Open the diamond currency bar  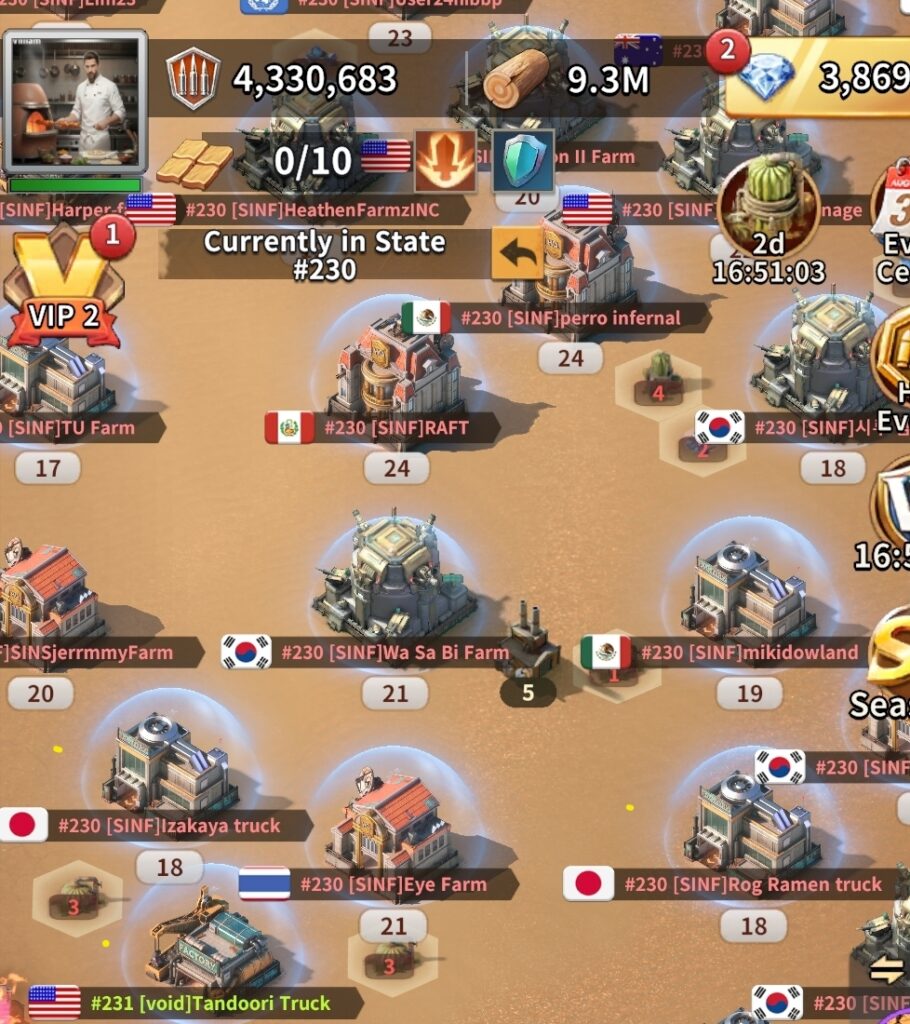(x=820, y=77)
